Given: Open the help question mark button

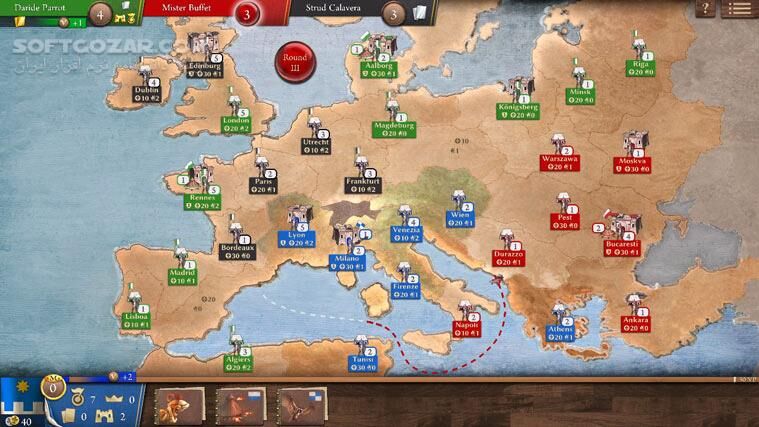Looking at the screenshot, I should click(x=708, y=9).
